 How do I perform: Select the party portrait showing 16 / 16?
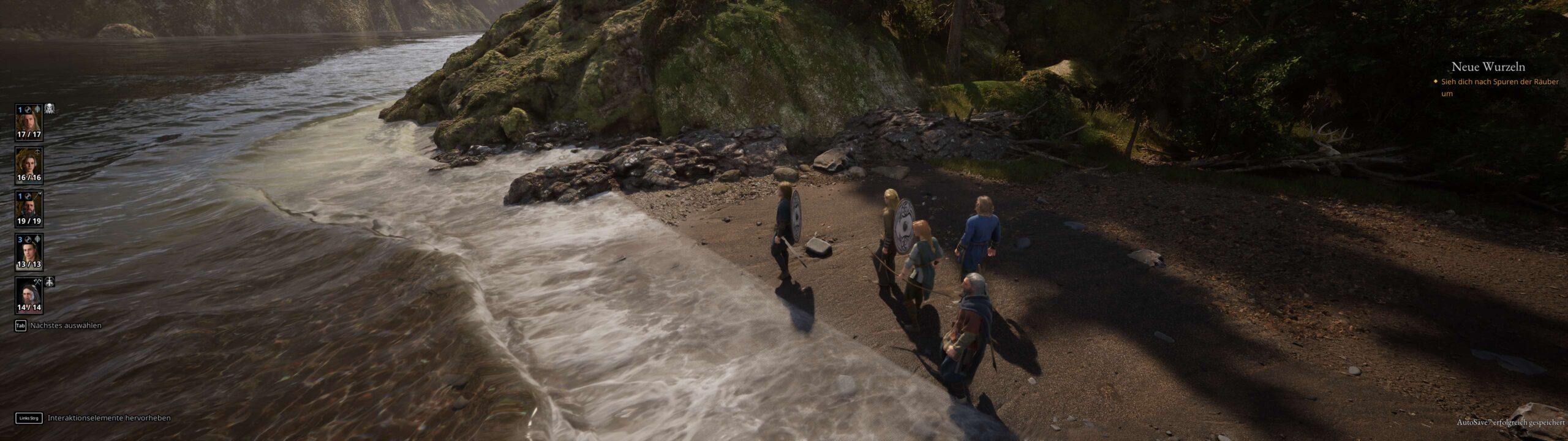29,165
